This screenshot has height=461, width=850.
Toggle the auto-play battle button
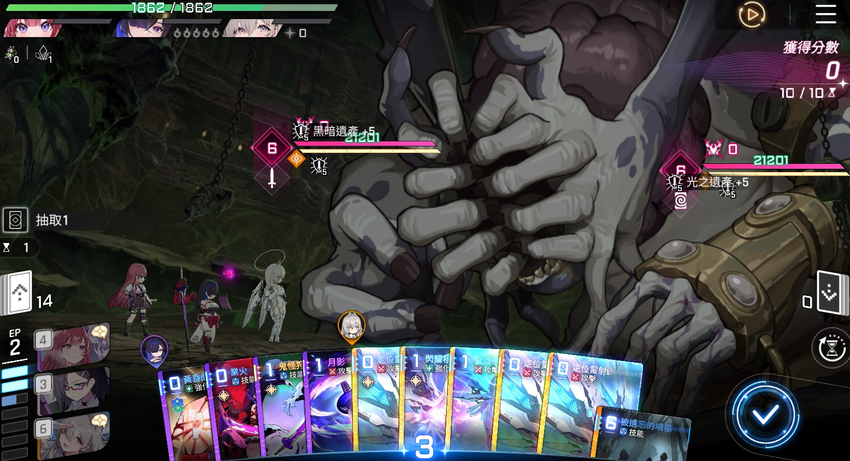click(751, 14)
